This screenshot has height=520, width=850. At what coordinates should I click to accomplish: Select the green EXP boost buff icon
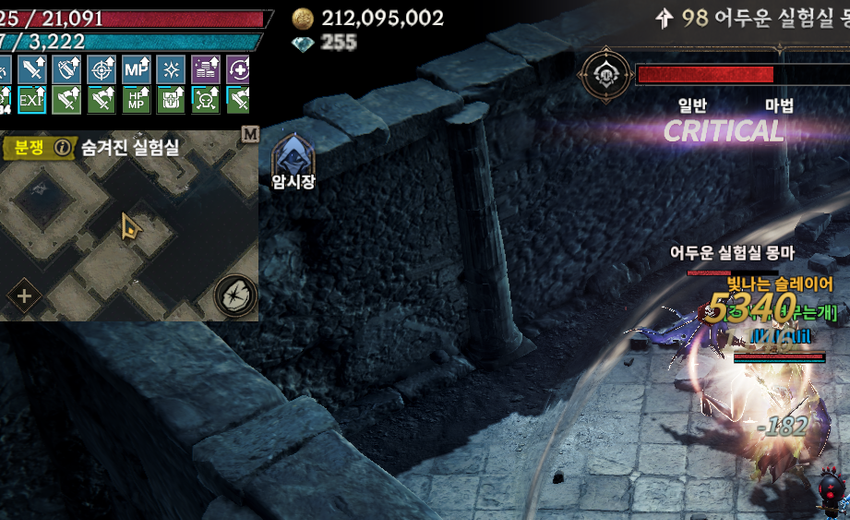pos(32,100)
